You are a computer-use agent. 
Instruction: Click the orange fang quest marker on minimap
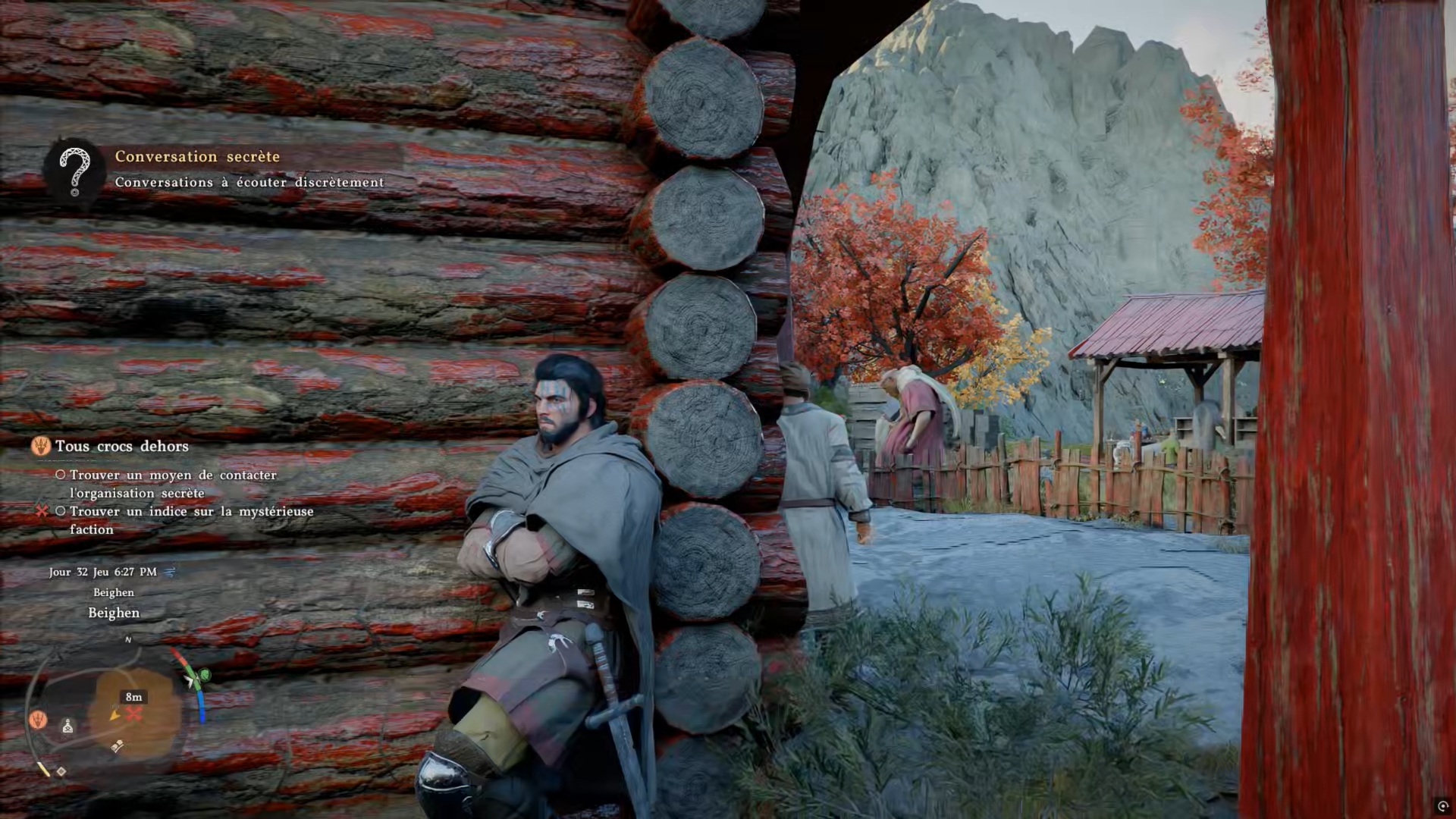click(39, 719)
